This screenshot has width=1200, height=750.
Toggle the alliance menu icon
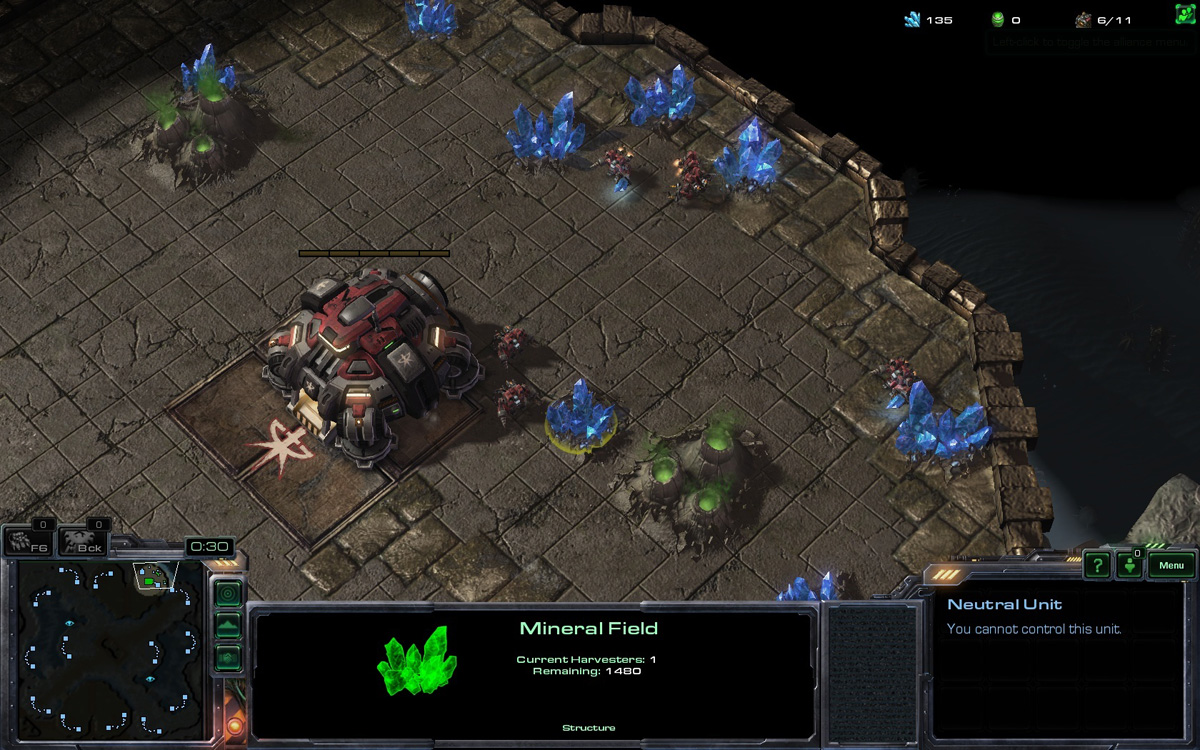(1185, 14)
